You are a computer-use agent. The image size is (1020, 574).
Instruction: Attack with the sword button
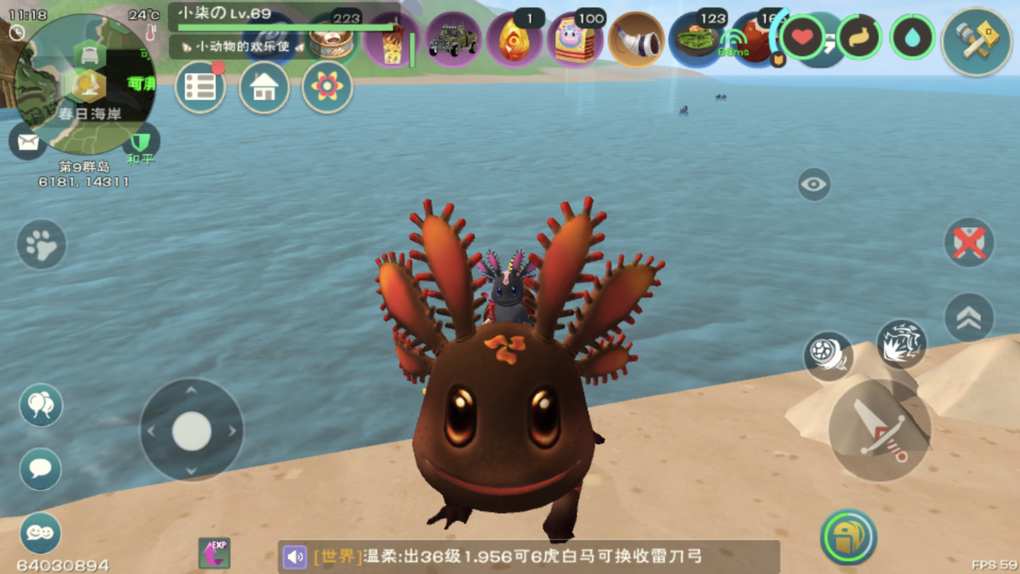[879, 430]
